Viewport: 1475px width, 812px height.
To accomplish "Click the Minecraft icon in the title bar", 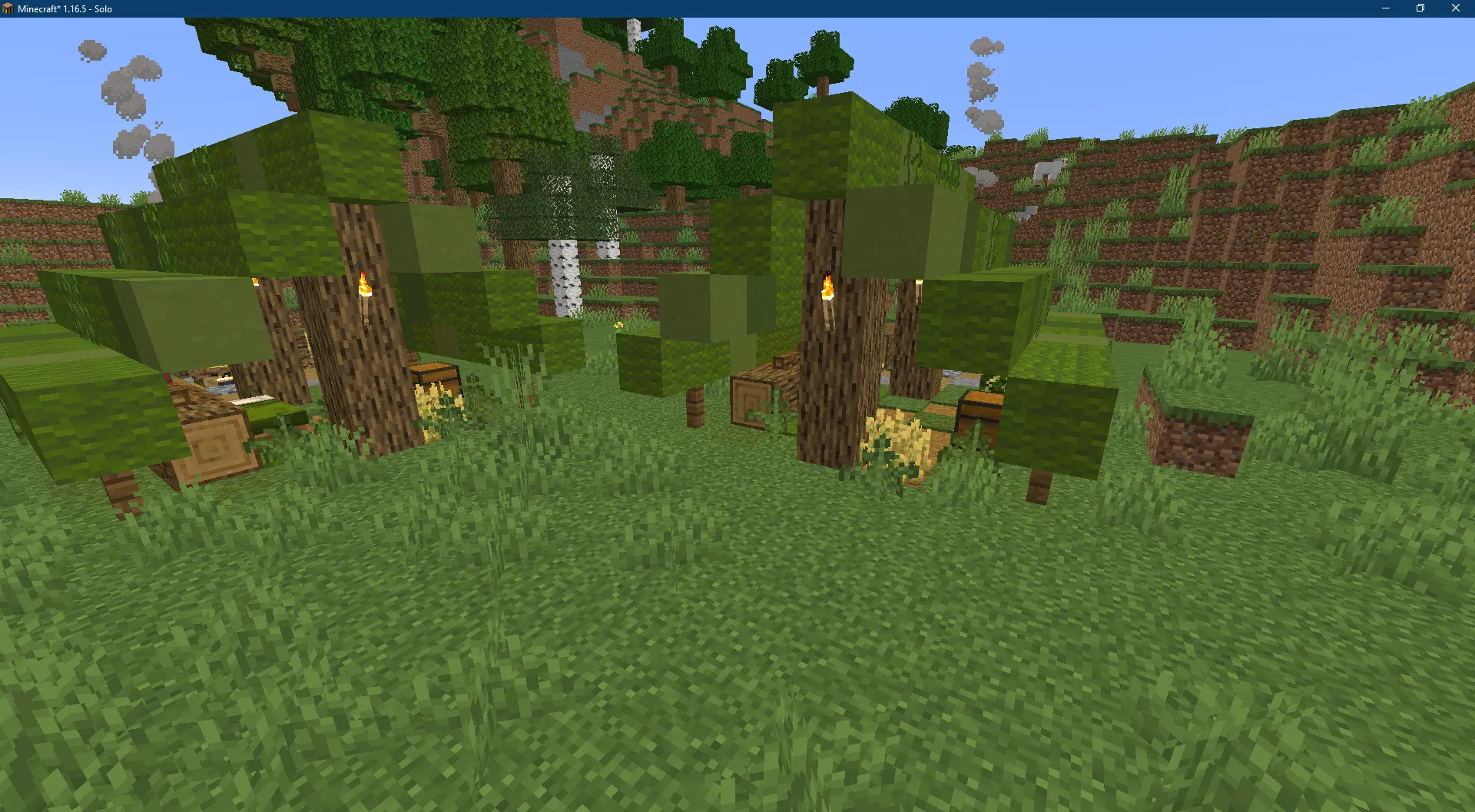I will point(8,8).
